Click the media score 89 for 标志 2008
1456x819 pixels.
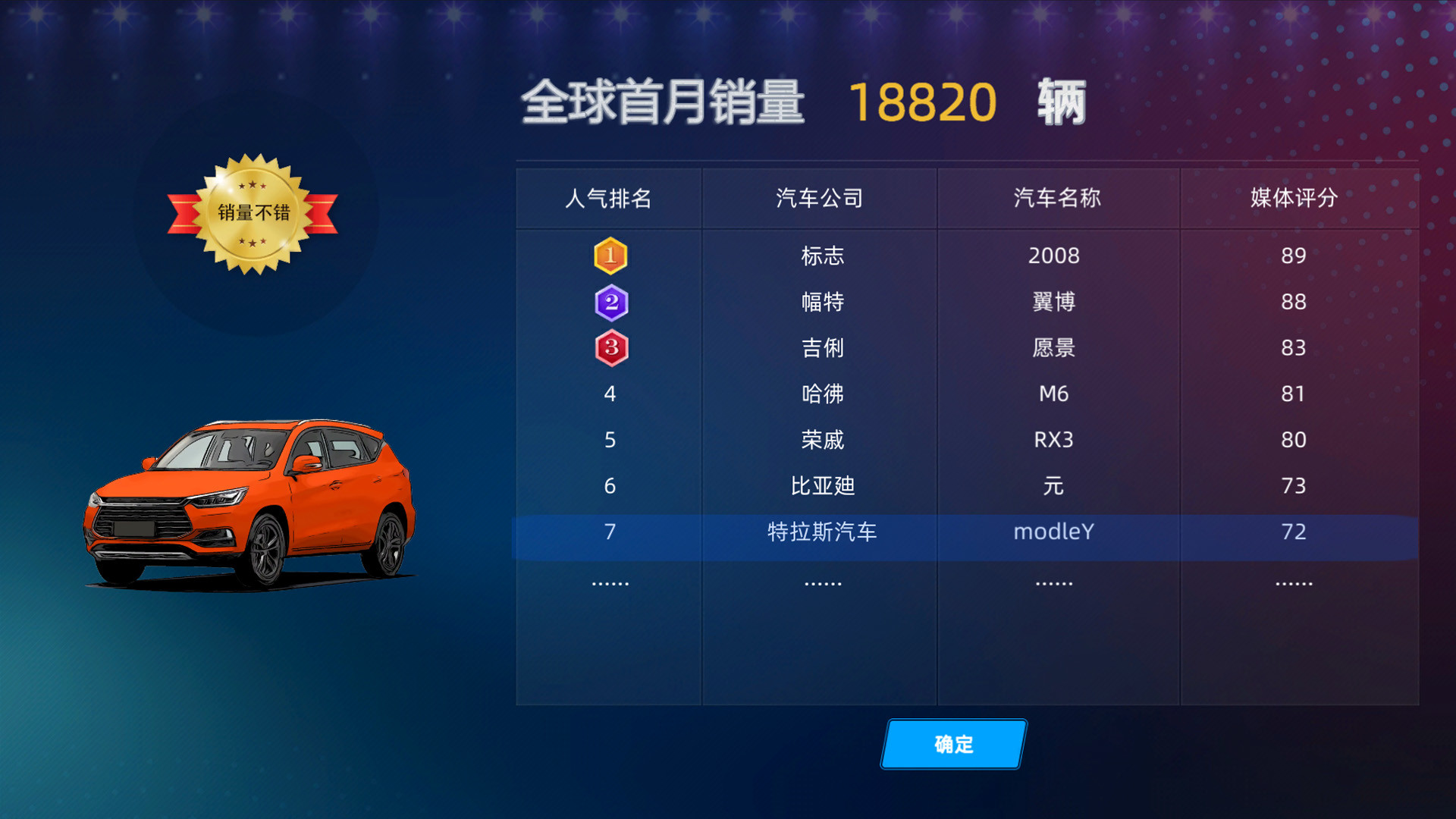click(1293, 256)
